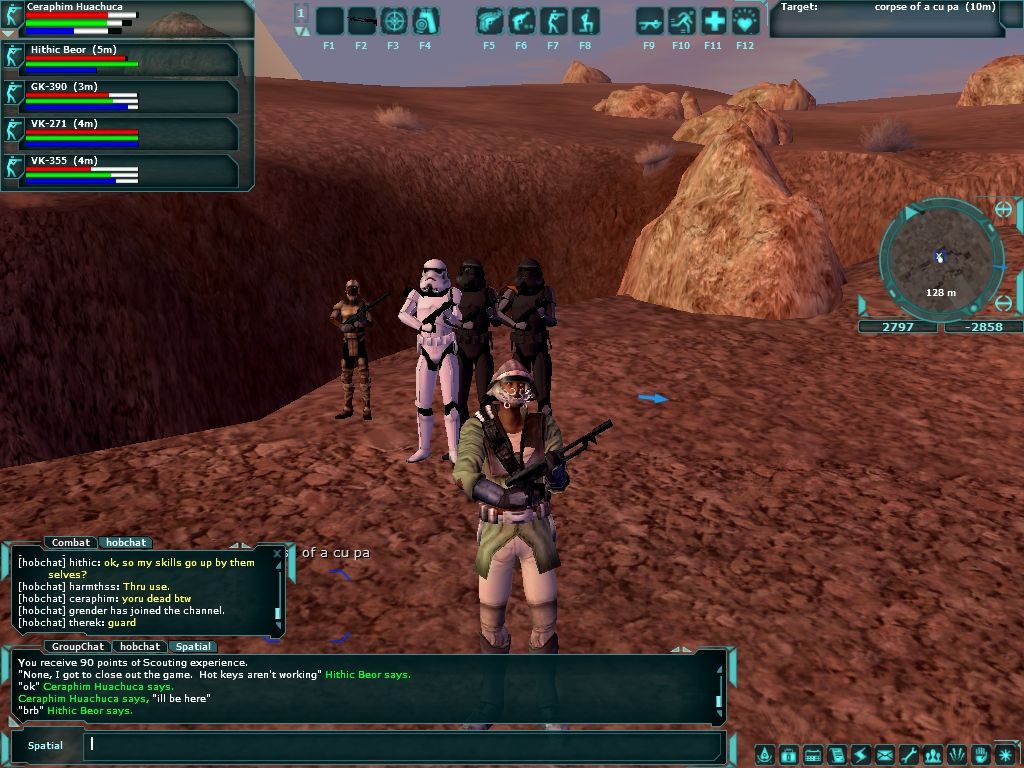
Task: Click the Spatial chat input field
Action: pyautogui.click(x=400, y=744)
